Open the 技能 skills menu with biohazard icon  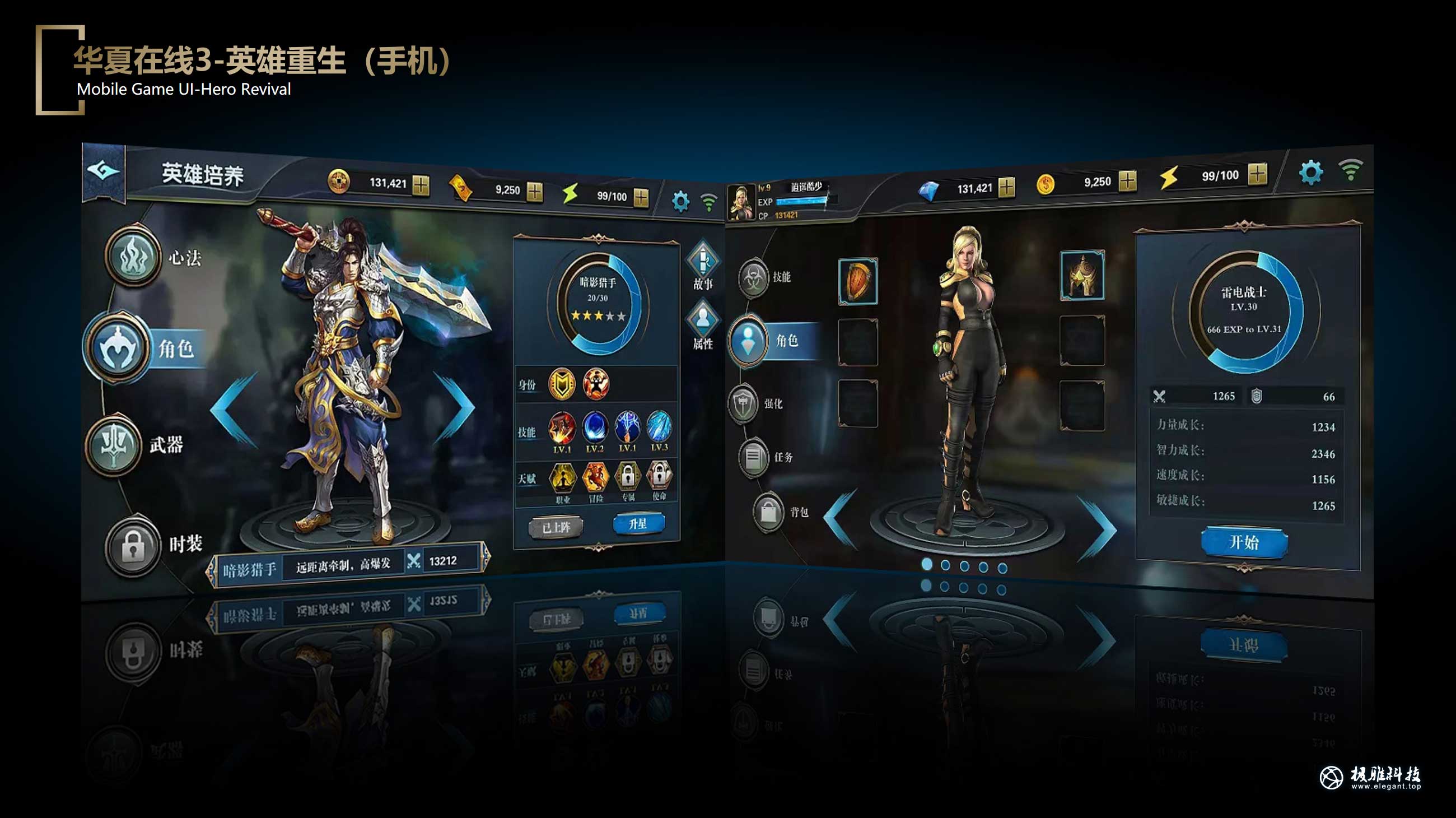(x=754, y=277)
